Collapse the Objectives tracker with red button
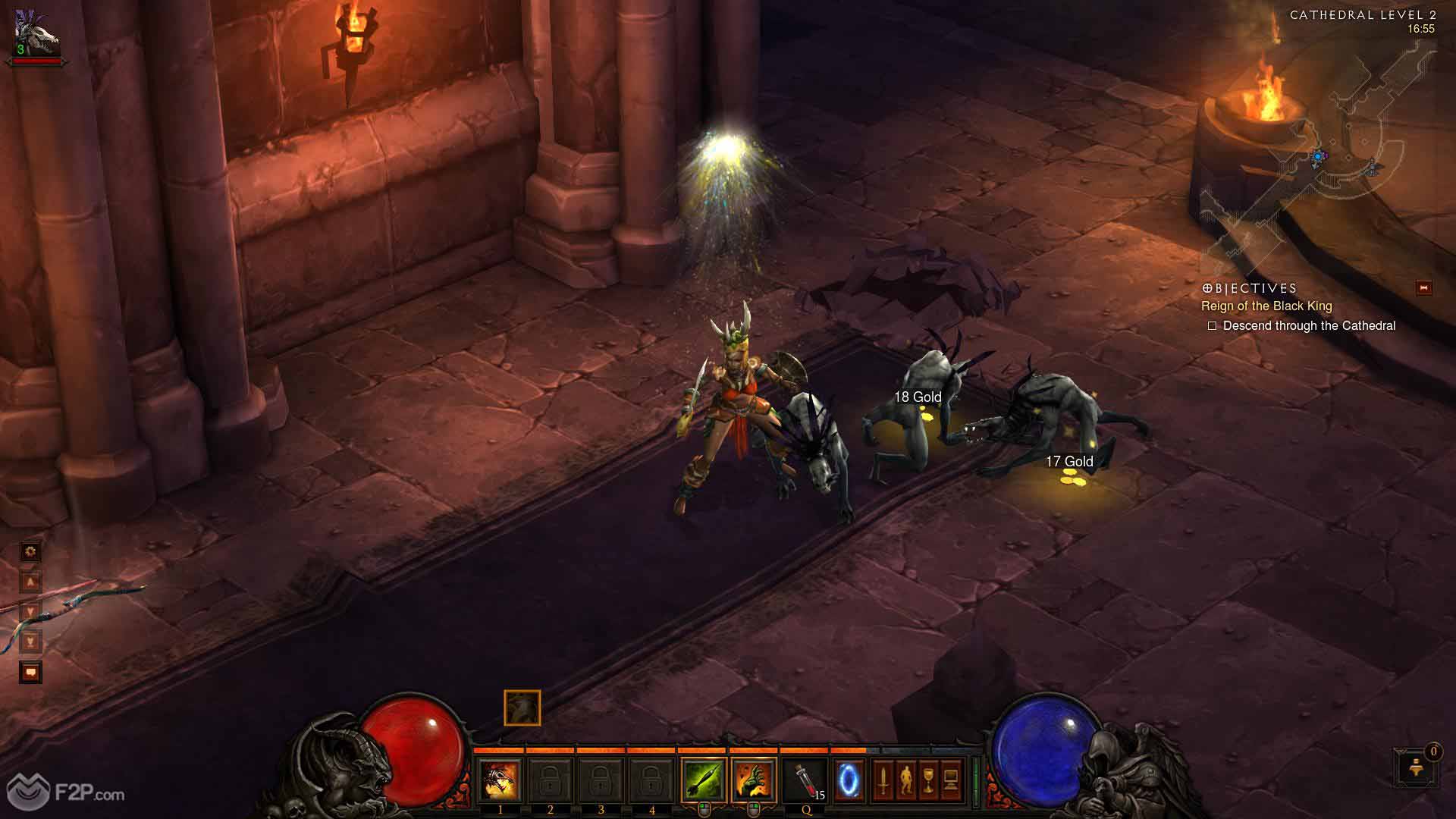 pyautogui.click(x=1423, y=288)
